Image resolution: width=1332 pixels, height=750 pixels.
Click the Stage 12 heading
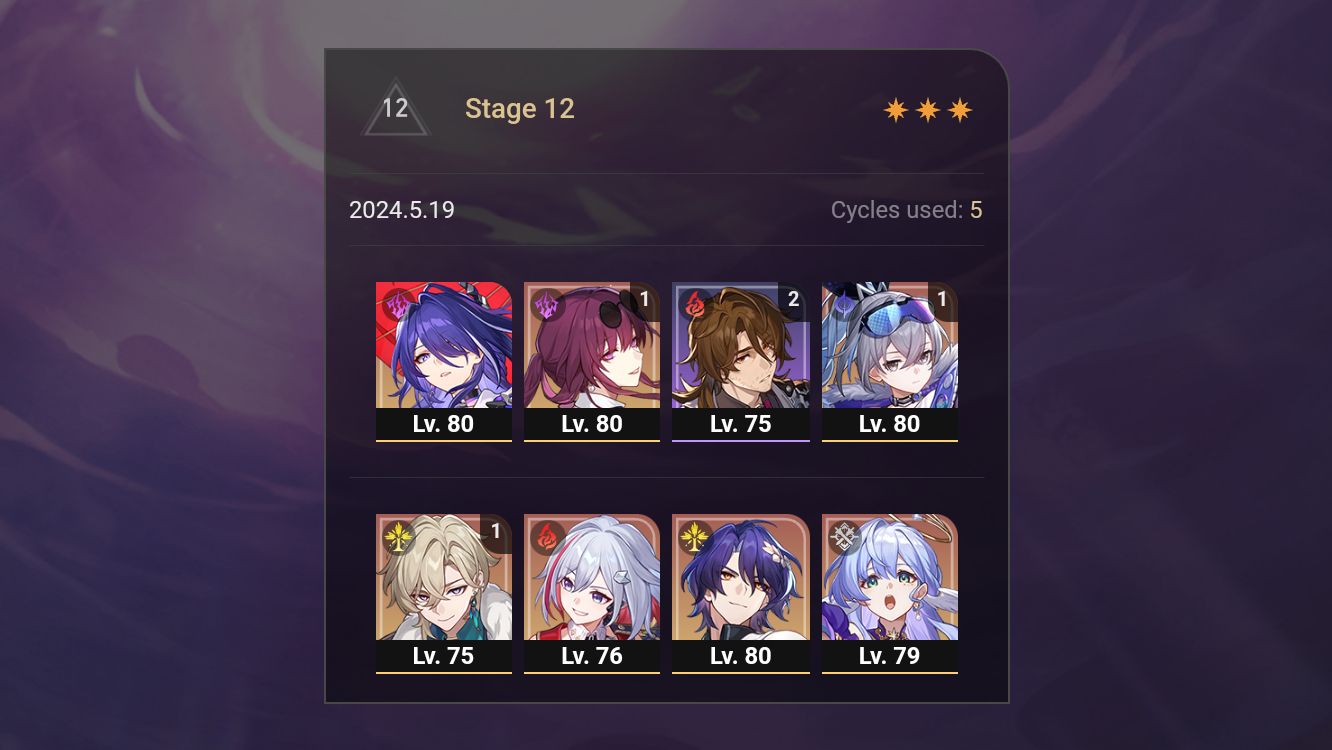pos(520,108)
